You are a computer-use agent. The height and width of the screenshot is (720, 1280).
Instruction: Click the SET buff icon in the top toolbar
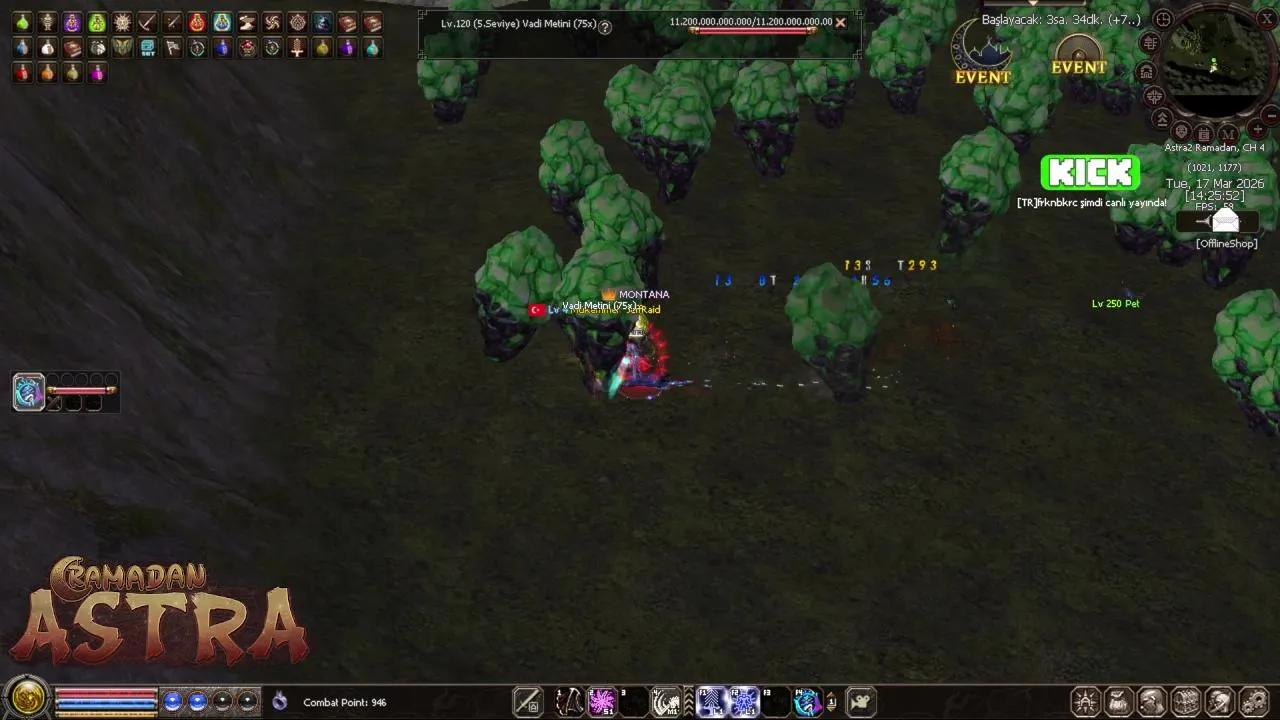147,48
